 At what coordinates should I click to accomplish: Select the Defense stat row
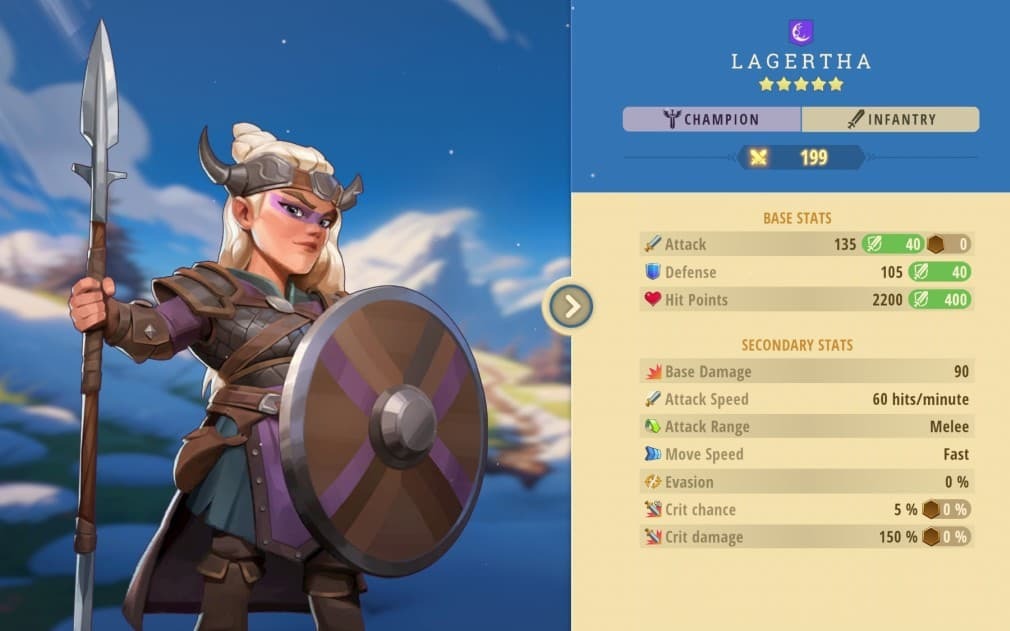click(x=805, y=272)
